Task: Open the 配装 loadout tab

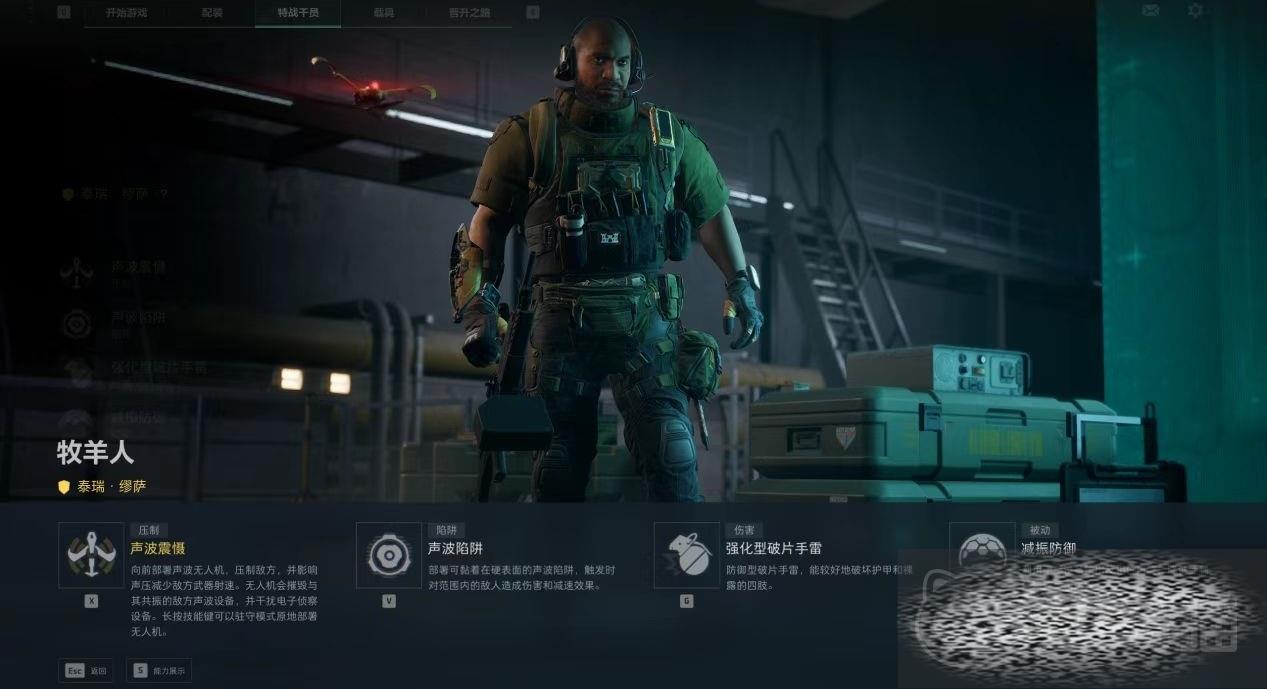Action: 212,13
